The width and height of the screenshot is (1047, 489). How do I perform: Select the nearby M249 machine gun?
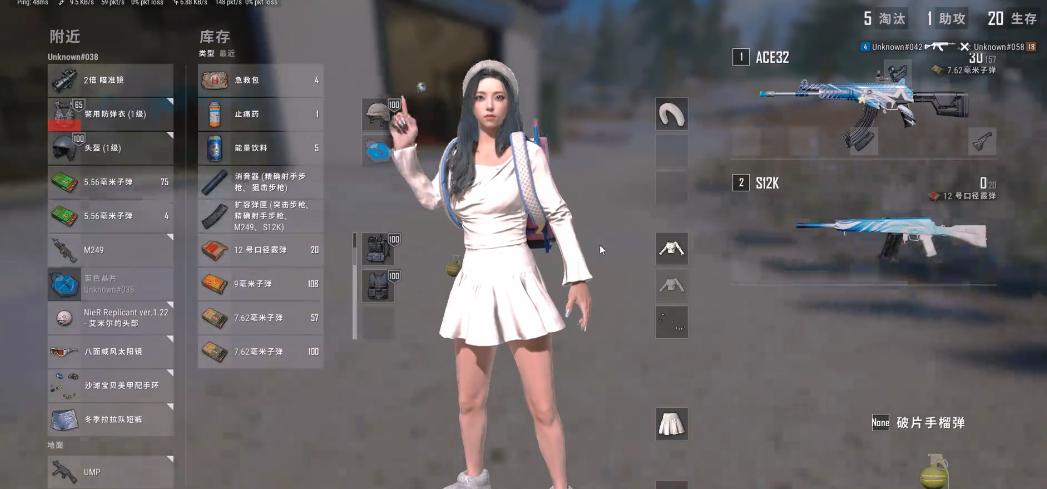[110, 250]
